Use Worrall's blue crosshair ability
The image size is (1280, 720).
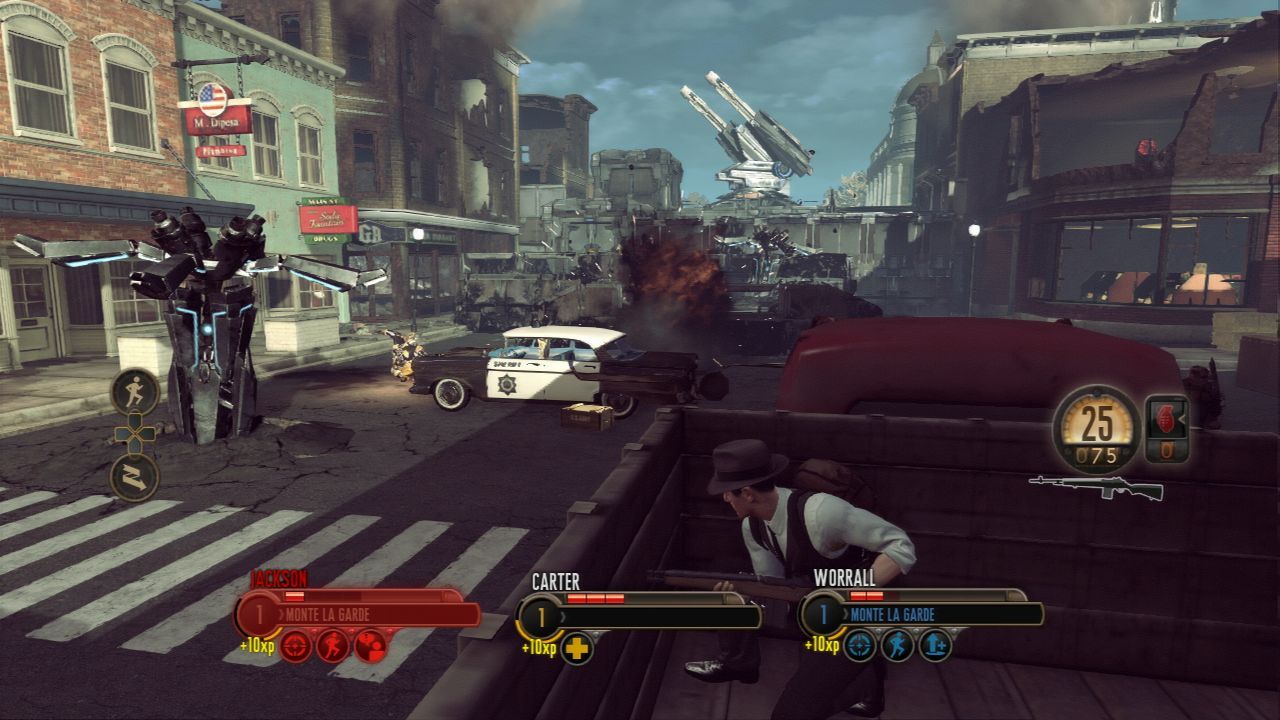(x=860, y=646)
